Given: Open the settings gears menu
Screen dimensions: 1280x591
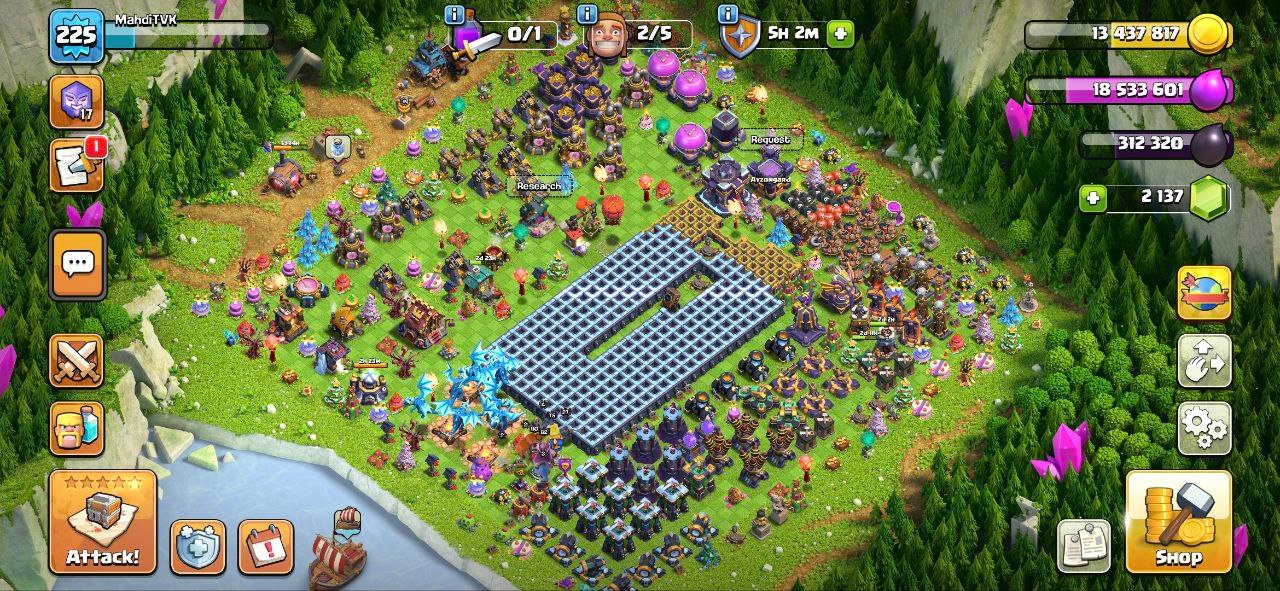Looking at the screenshot, I should pos(1204,428).
